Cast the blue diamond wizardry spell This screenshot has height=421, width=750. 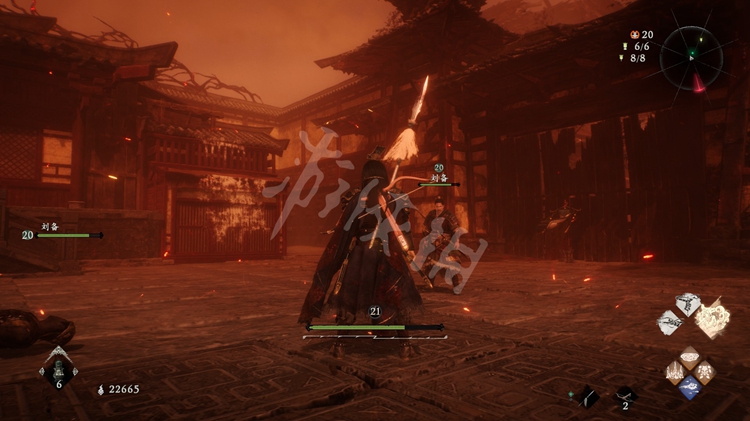689,388
